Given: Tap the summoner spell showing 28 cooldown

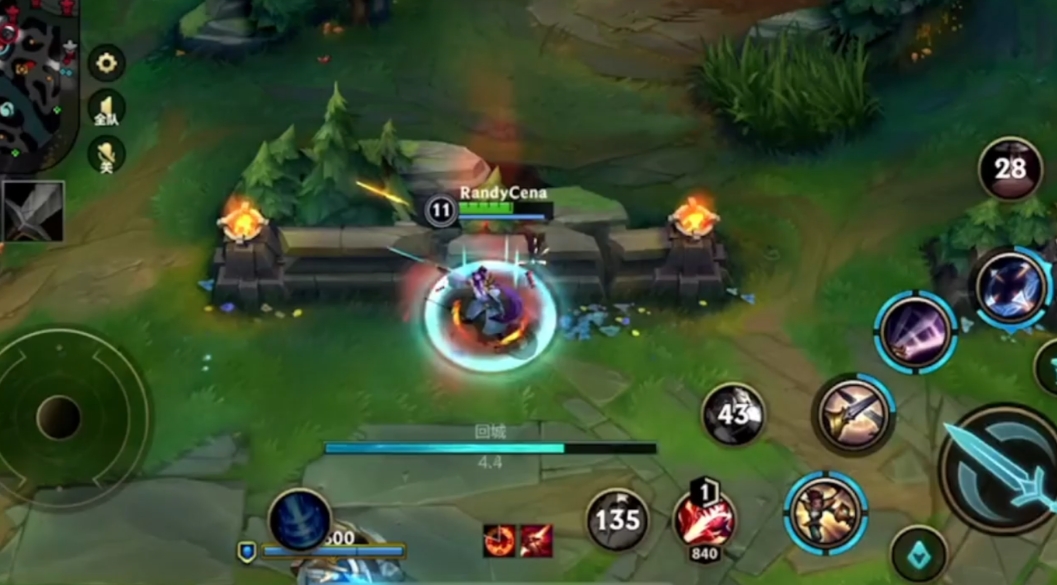Looking at the screenshot, I should [x=1009, y=169].
